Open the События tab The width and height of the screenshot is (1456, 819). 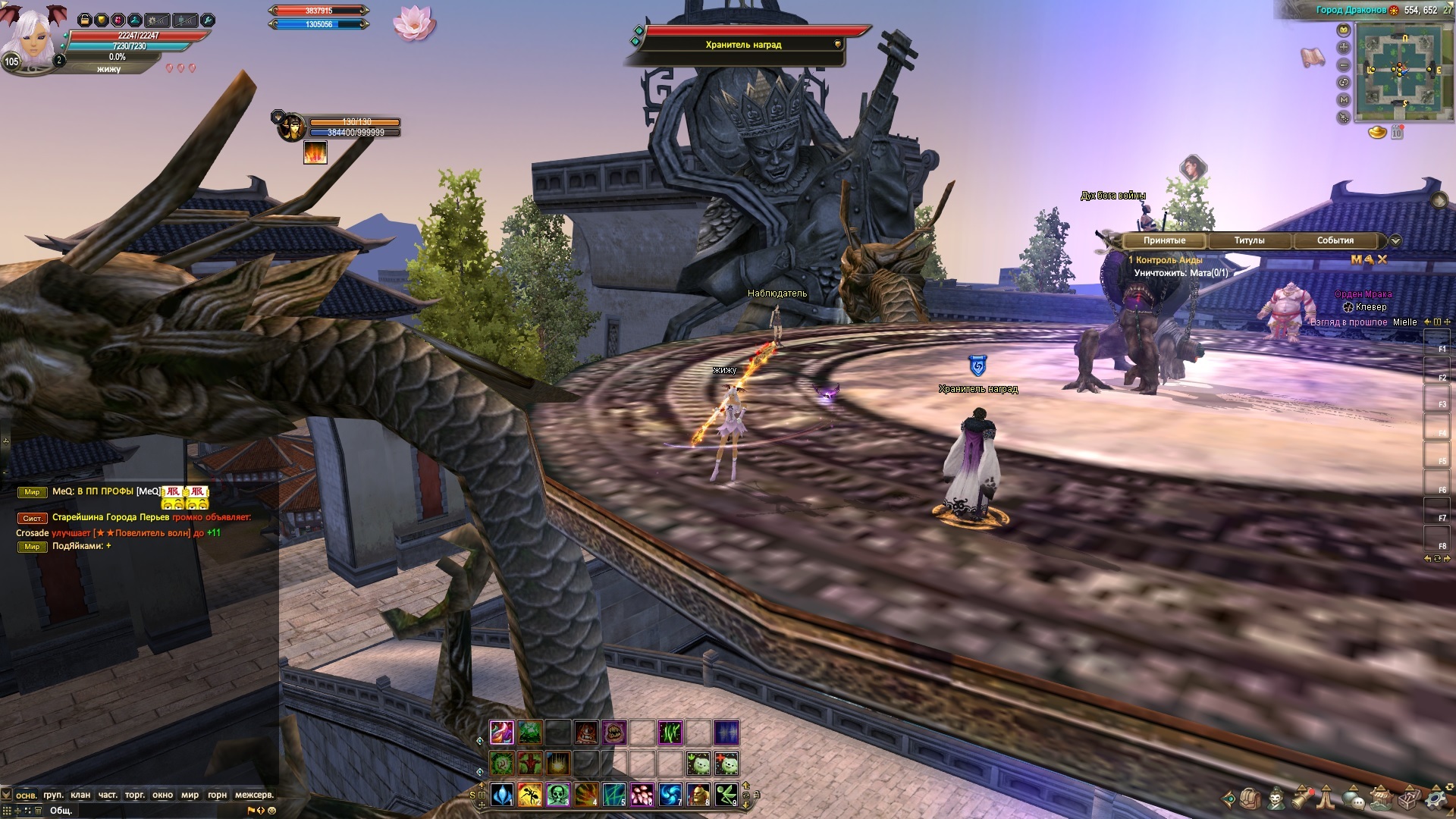[x=1335, y=240]
